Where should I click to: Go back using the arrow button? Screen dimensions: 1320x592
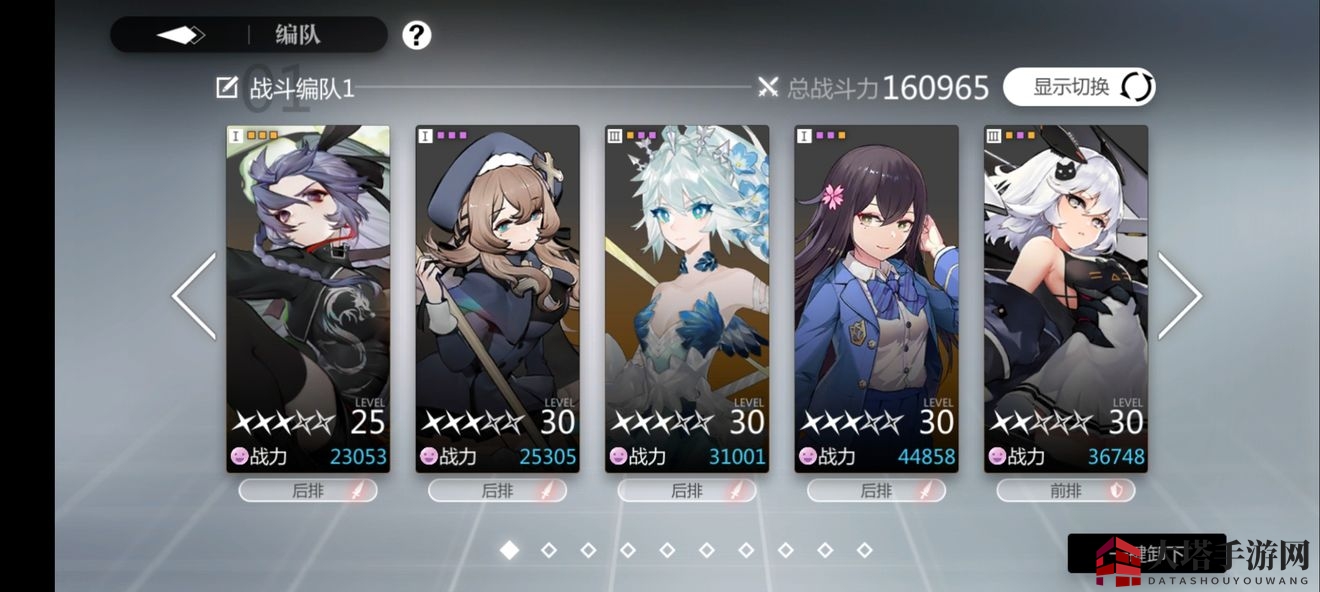181,35
